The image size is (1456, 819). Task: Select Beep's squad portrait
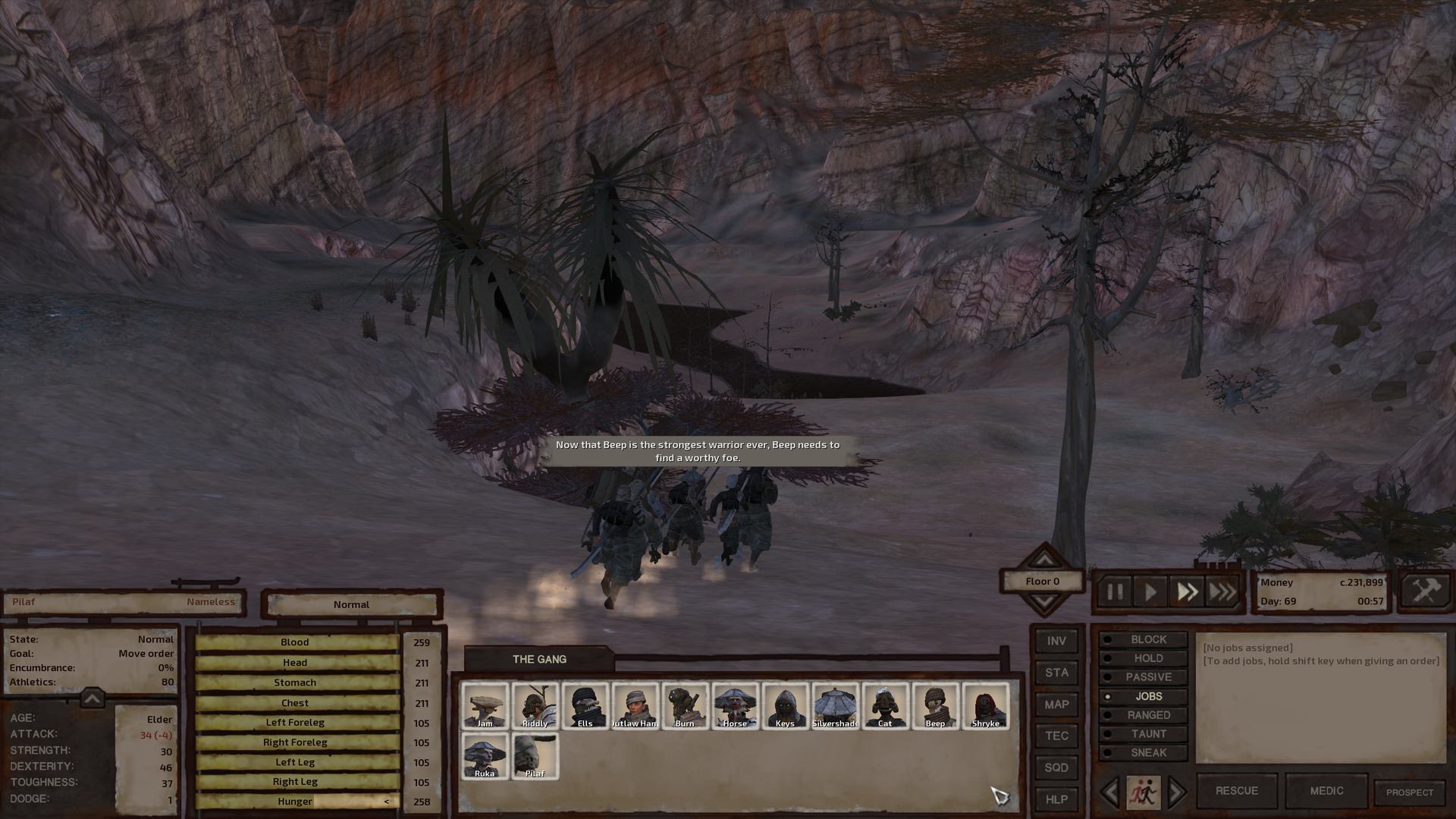935,706
